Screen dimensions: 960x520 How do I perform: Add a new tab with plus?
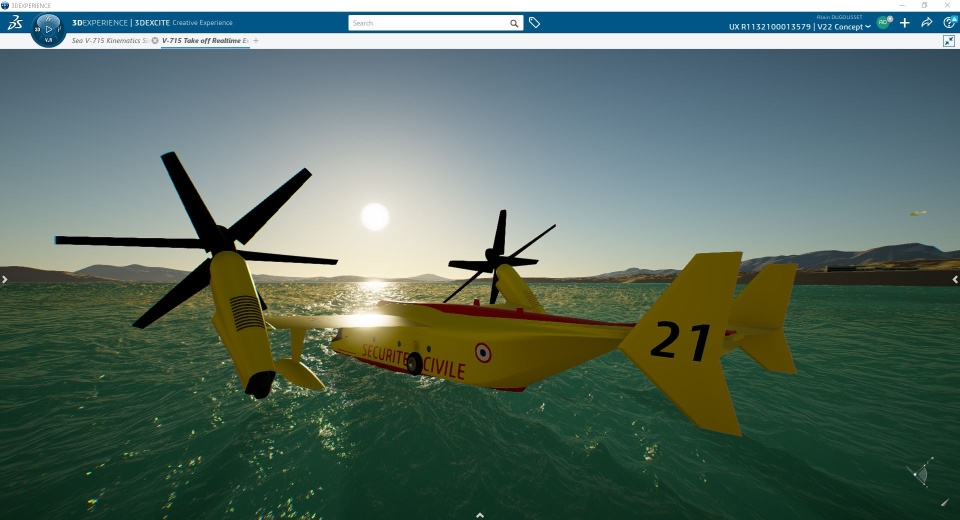[256, 40]
